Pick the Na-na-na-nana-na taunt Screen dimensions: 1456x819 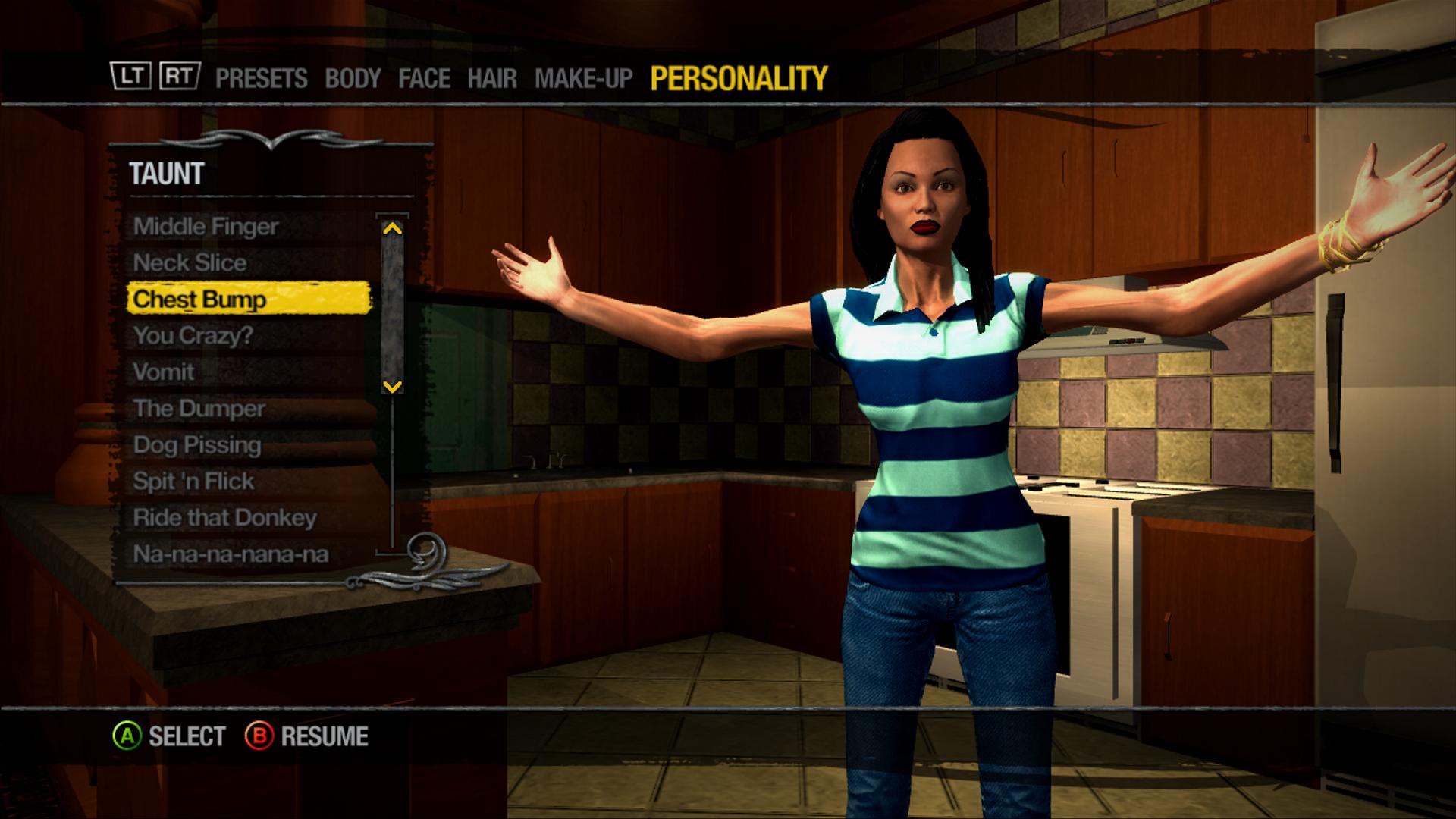pos(231,554)
